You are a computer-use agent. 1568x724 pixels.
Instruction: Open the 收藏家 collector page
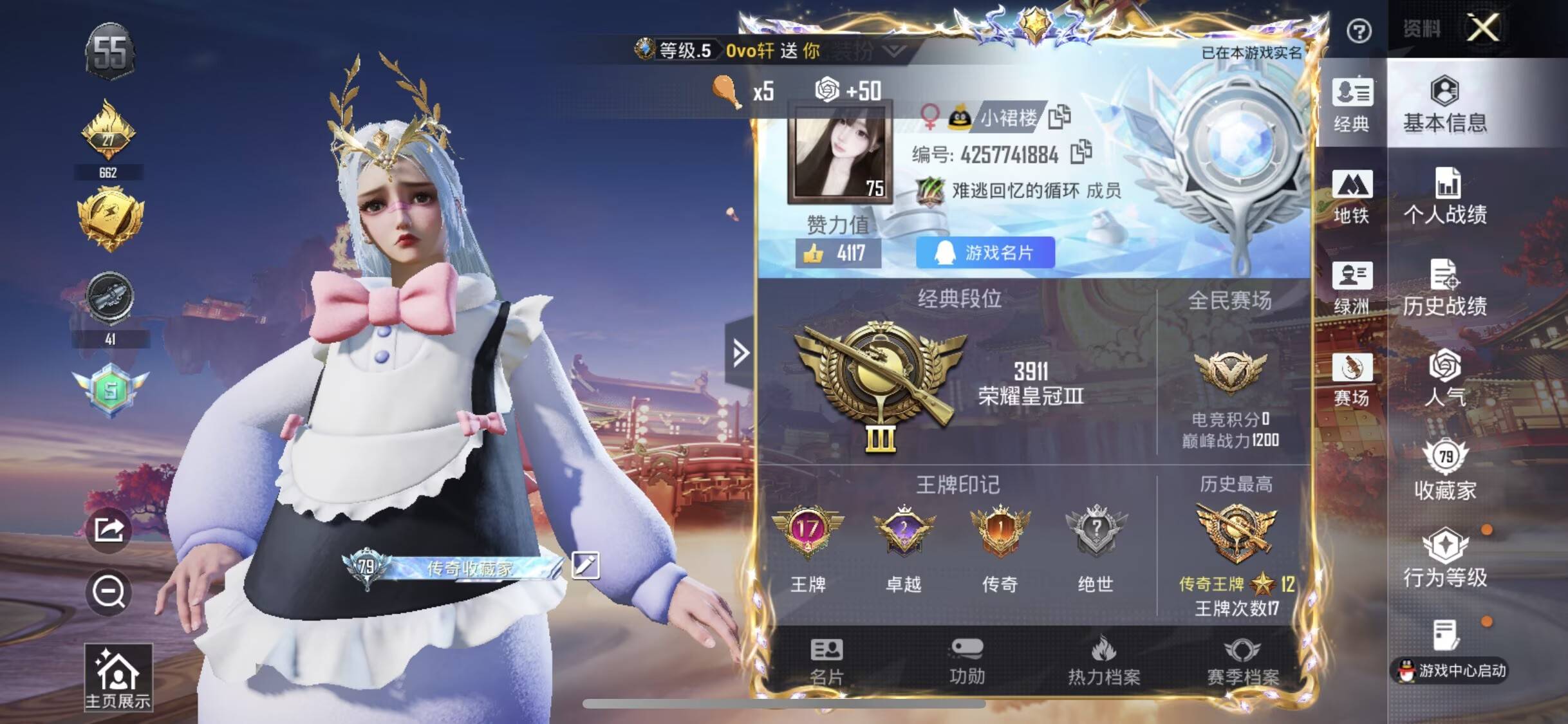[1444, 470]
